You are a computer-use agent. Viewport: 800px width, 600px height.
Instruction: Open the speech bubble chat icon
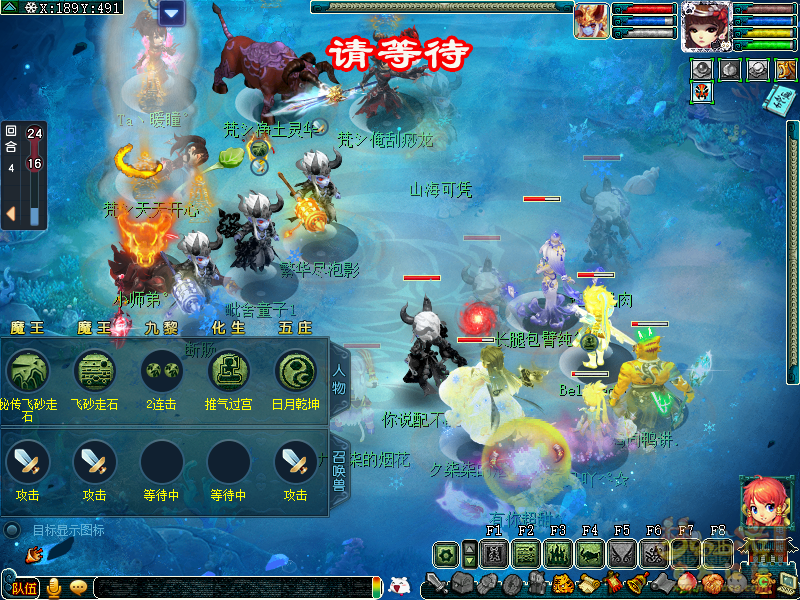coord(78,587)
